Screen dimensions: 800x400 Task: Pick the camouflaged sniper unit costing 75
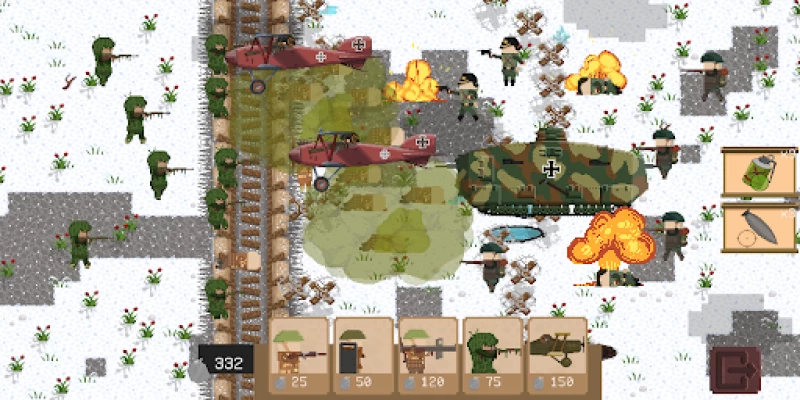[491, 353]
